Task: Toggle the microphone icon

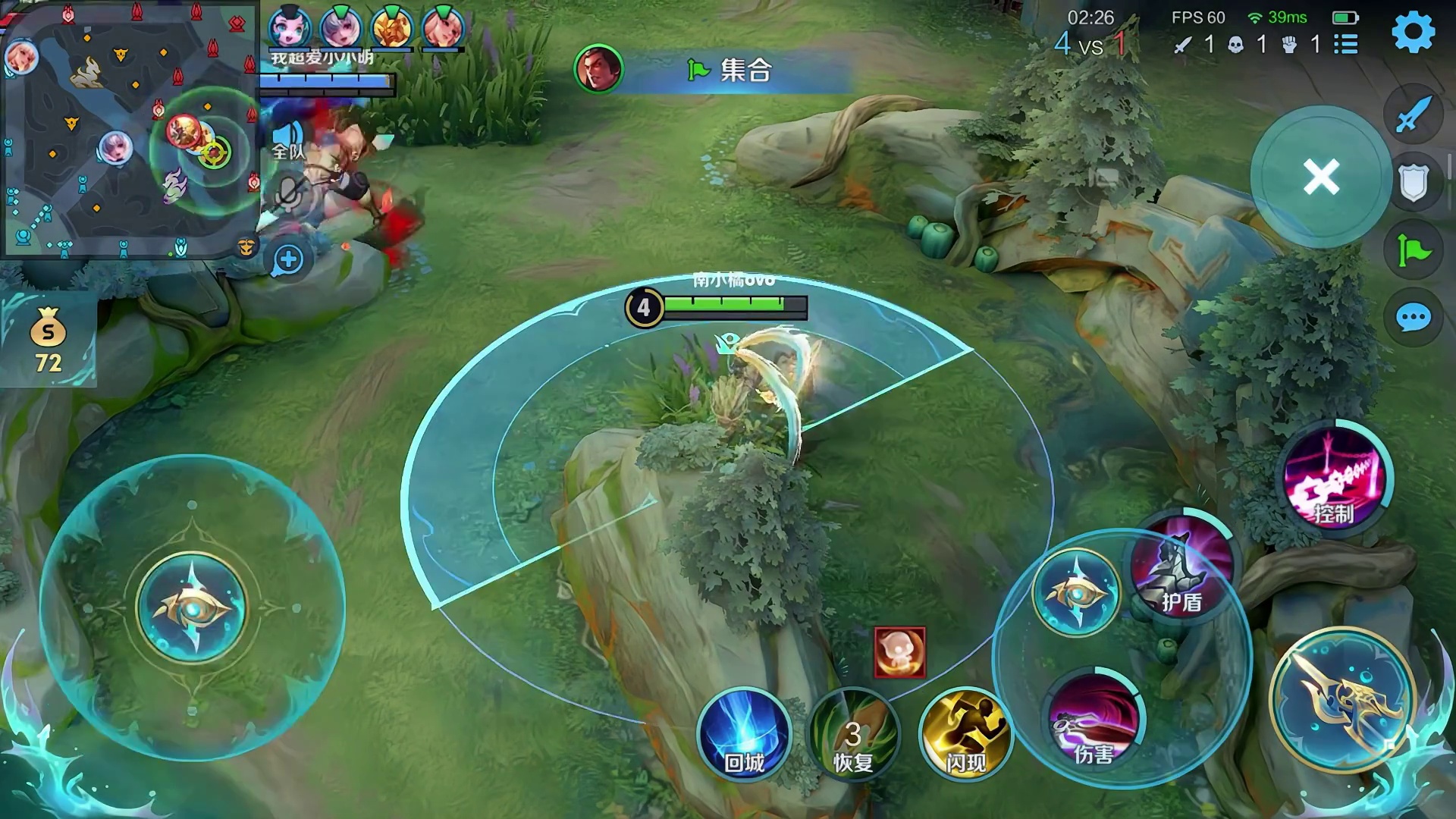Action: (x=288, y=193)
